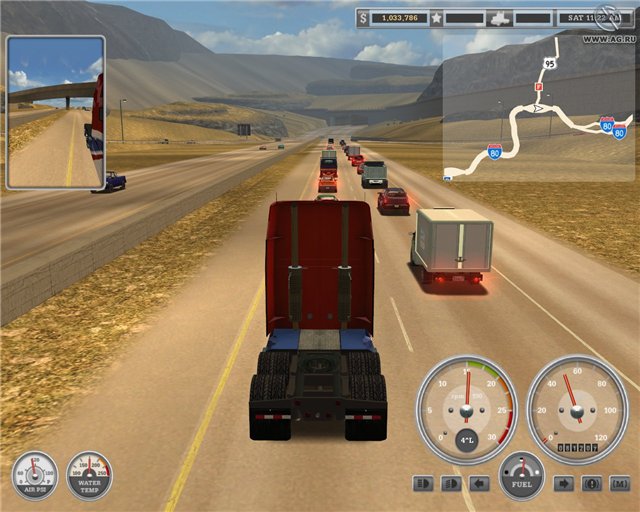Toggle the parking brake indicator button
This screenshot has width=640, height=512.
[x=592, y=484]
